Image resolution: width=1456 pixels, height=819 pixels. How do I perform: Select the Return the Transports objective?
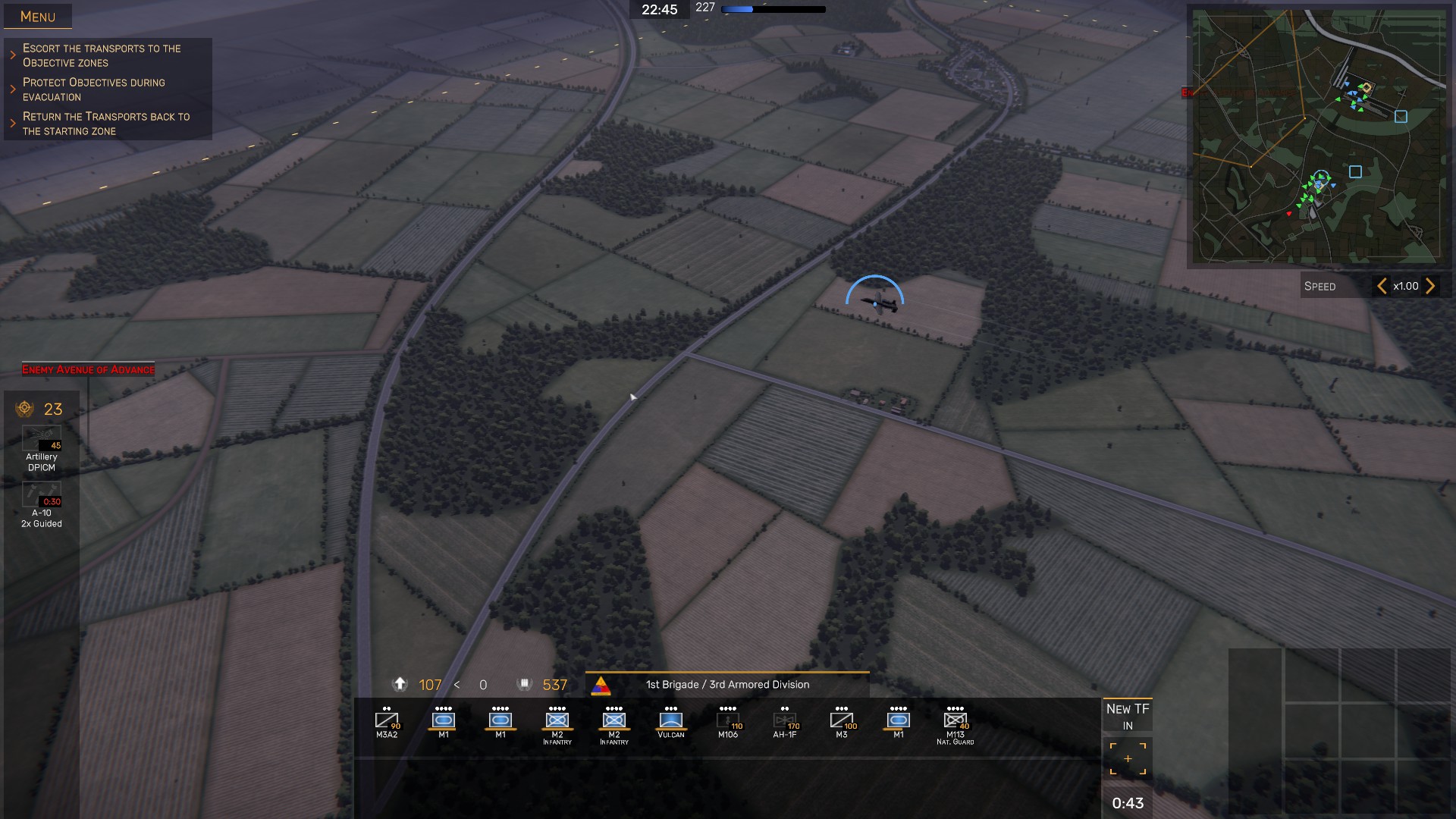(106, 124)
